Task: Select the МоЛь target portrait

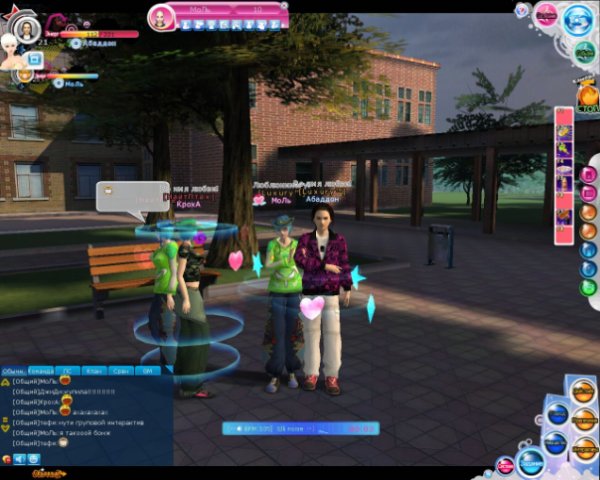Action: pos(161,17)
